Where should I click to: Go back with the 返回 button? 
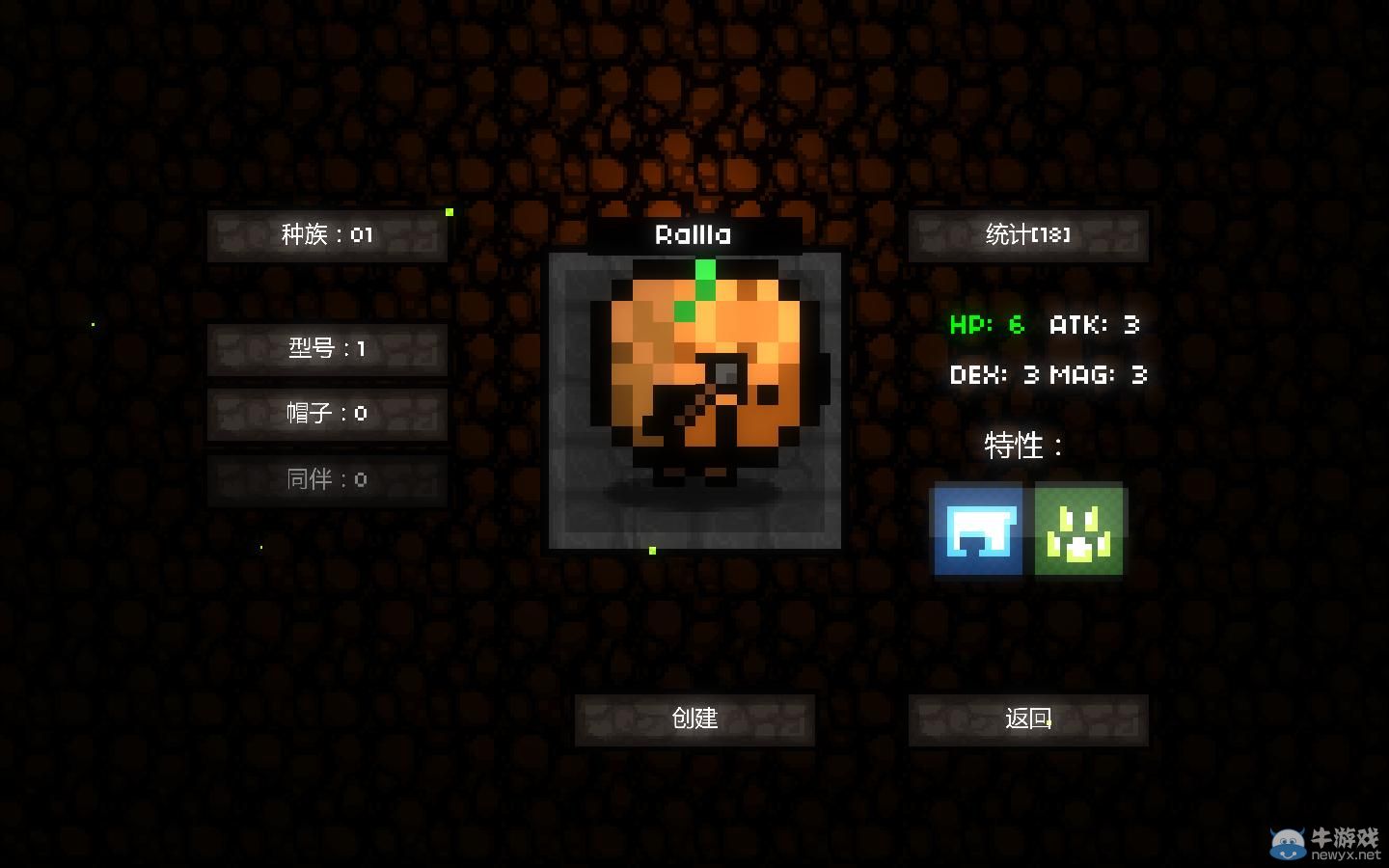[1028, 719]
